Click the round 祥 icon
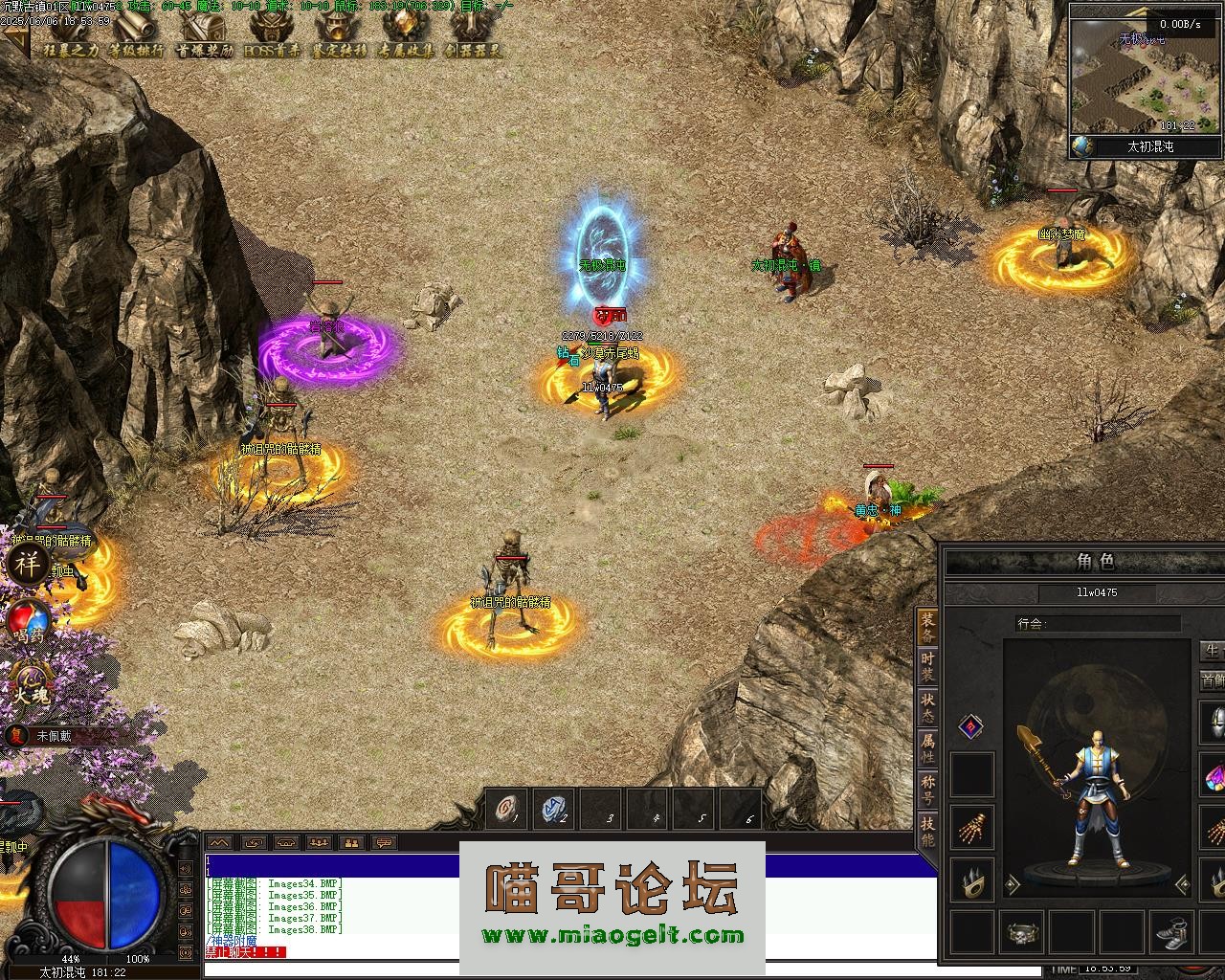Viewport: 1225px width, 980px height. (27, 565)
